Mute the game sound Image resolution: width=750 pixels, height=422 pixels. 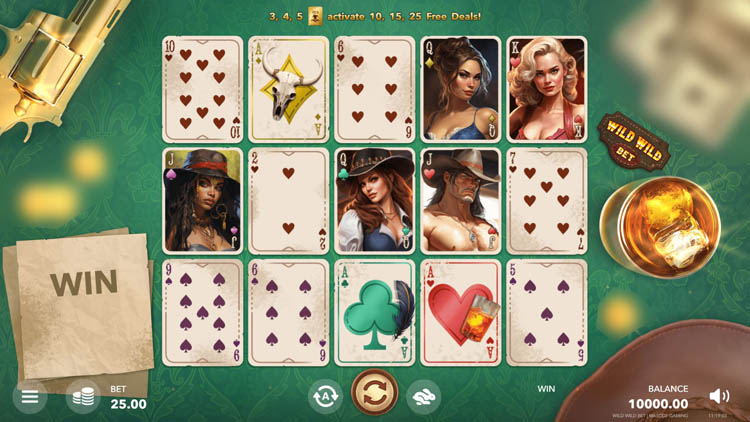tap(719, 396)
